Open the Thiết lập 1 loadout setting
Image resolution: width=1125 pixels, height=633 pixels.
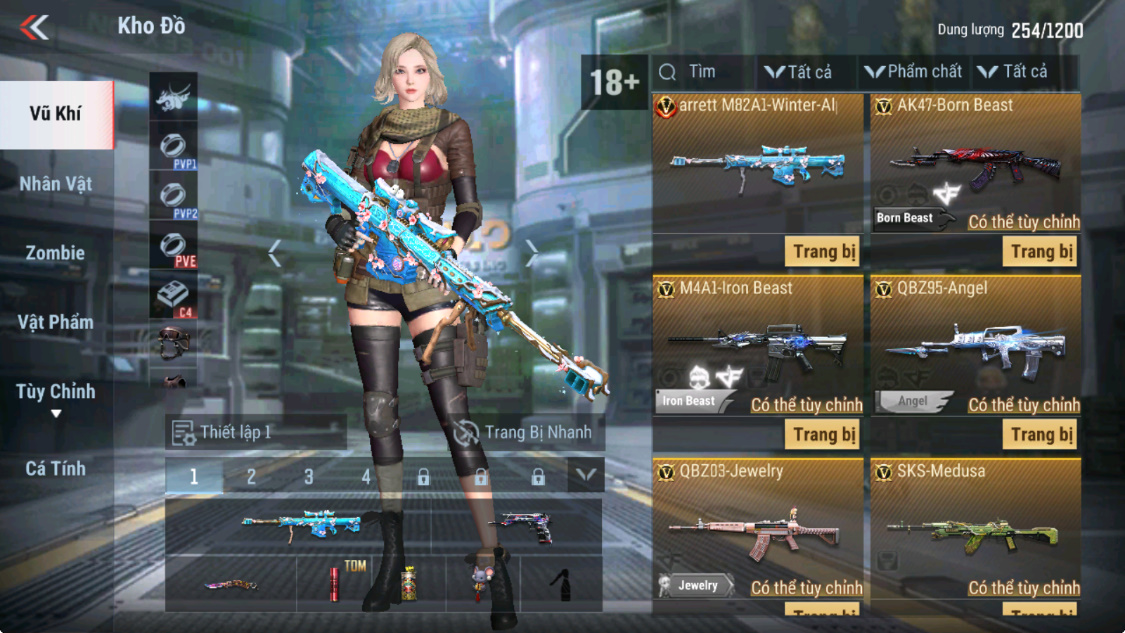pyautogui.click(x=255, y=432)
